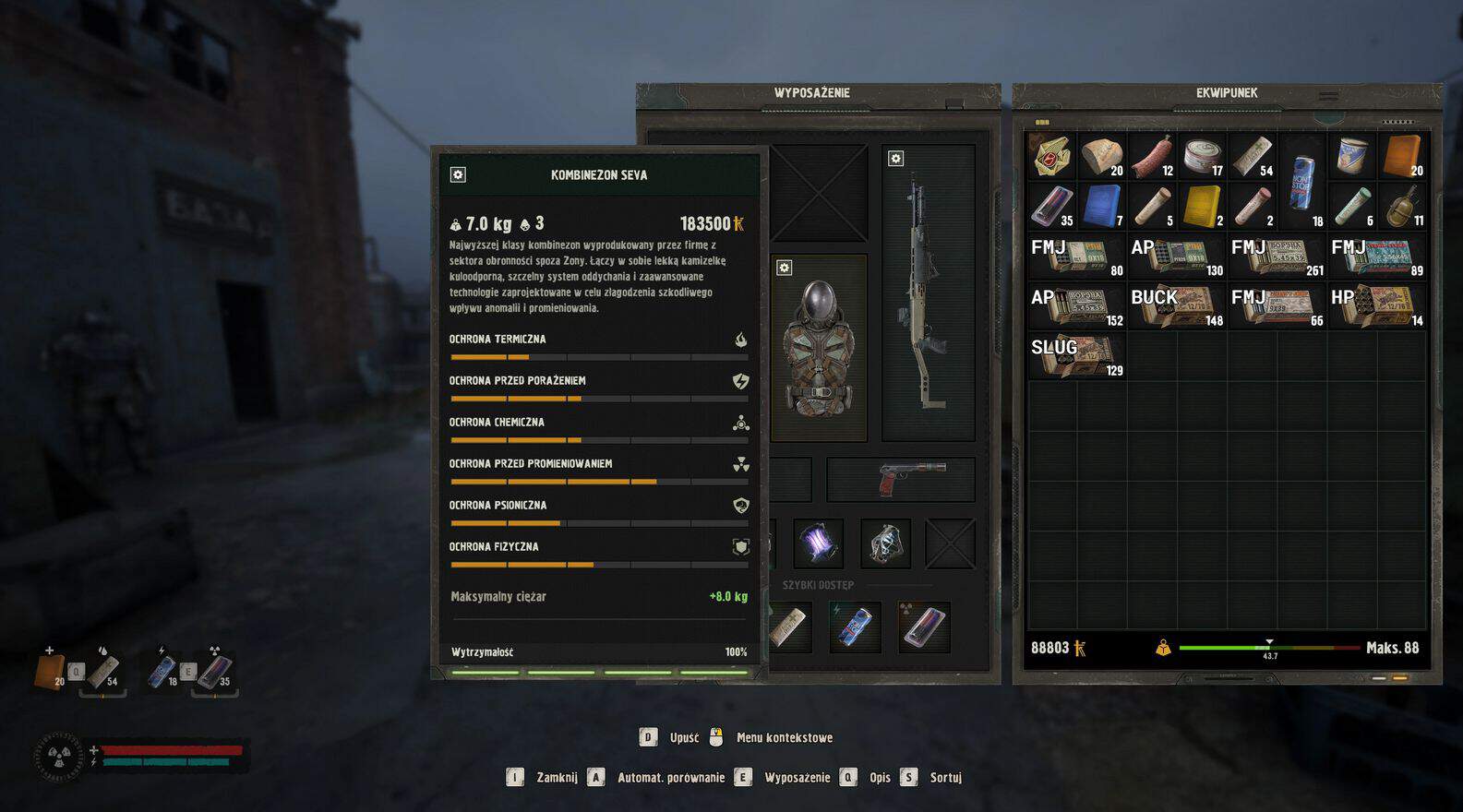Image resolution: width=1463 pixels, height=812 pixels.
Task: Select the sausage stack in inventory
Action: pos(1152,156)
